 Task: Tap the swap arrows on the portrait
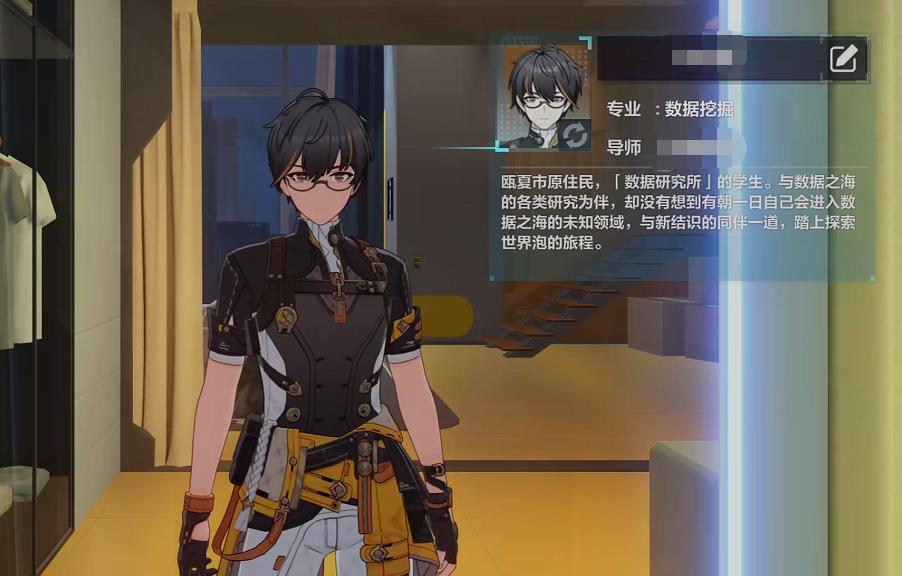click(x=575, y=134)
